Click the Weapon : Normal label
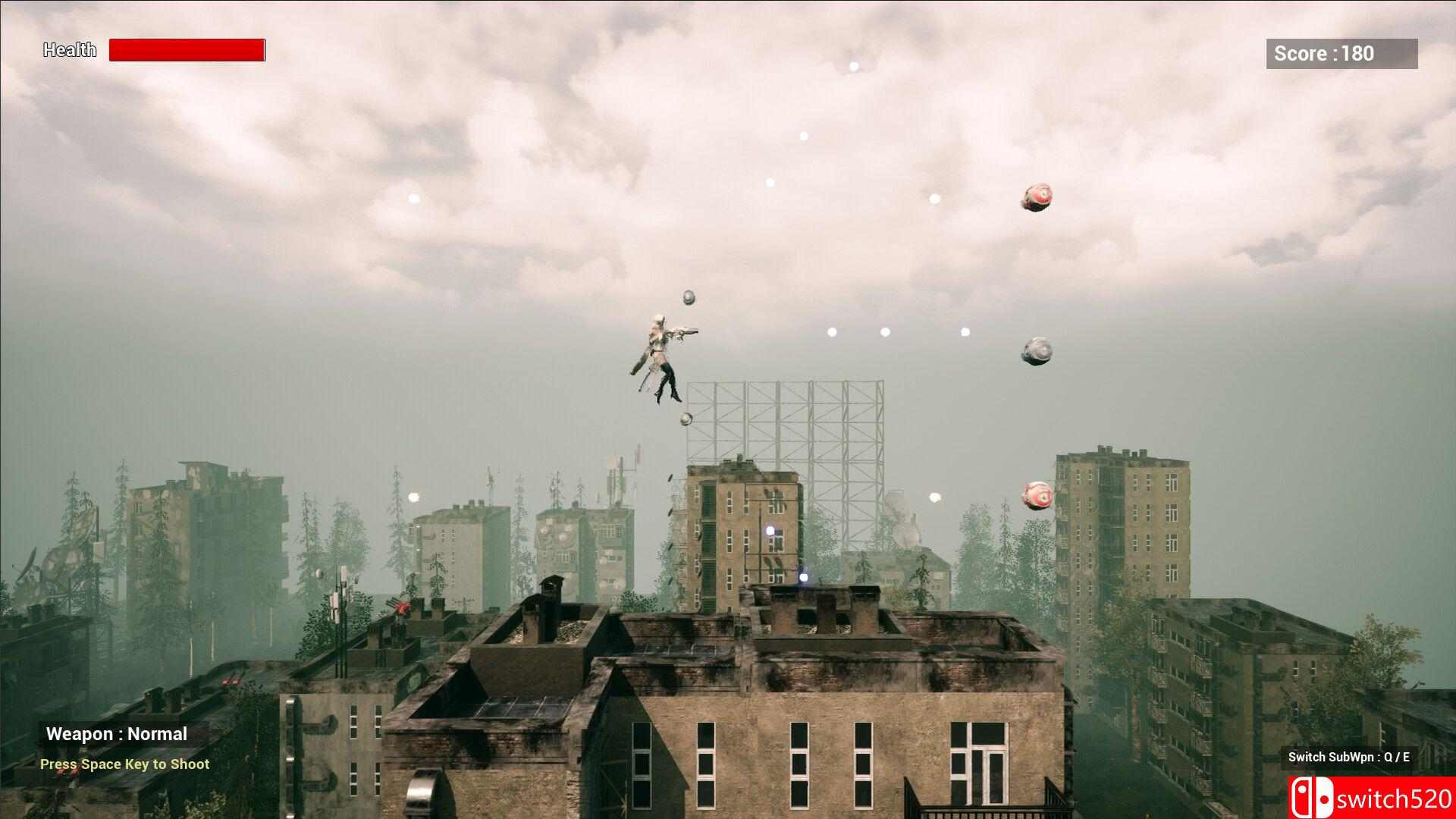Viewport: 1456px width, 819px height. [x=117, y=733]
